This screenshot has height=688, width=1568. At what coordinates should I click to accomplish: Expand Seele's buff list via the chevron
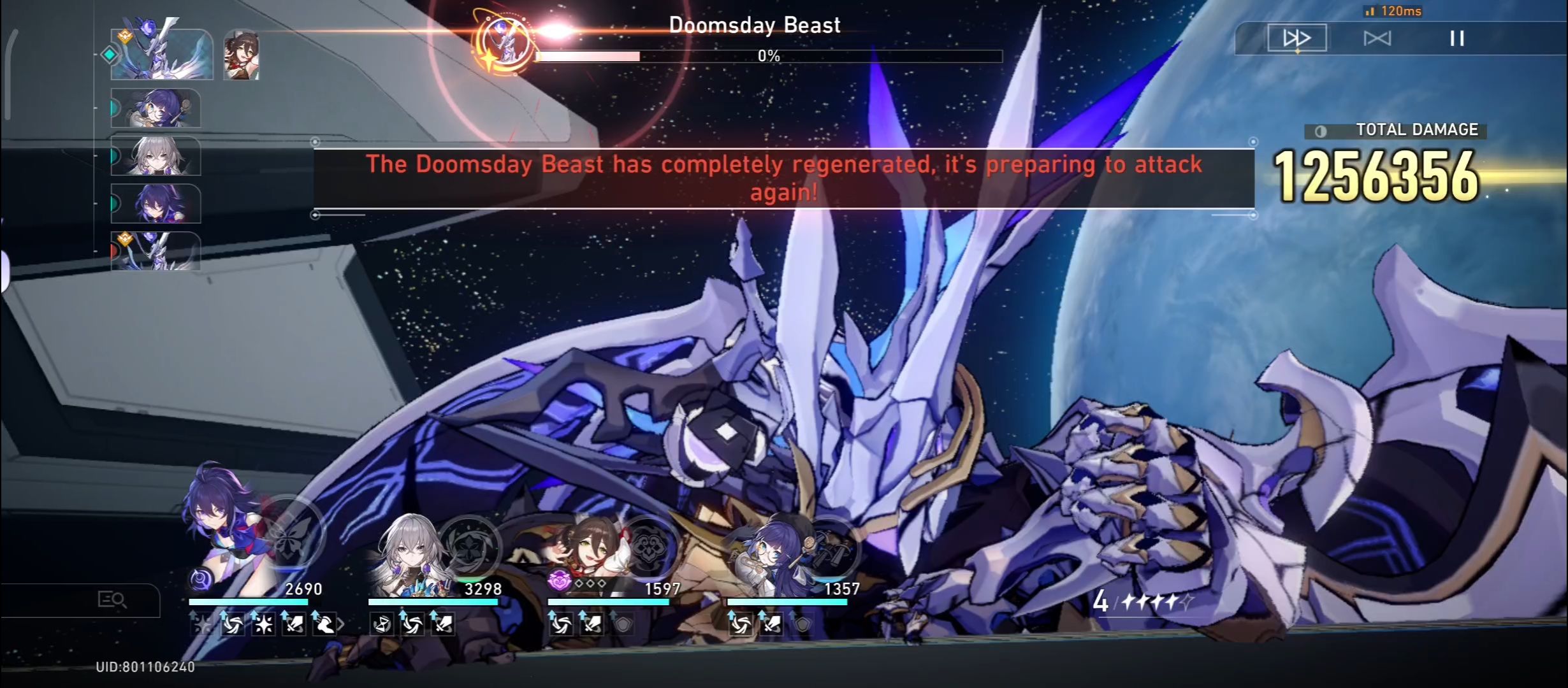(340, 626)
